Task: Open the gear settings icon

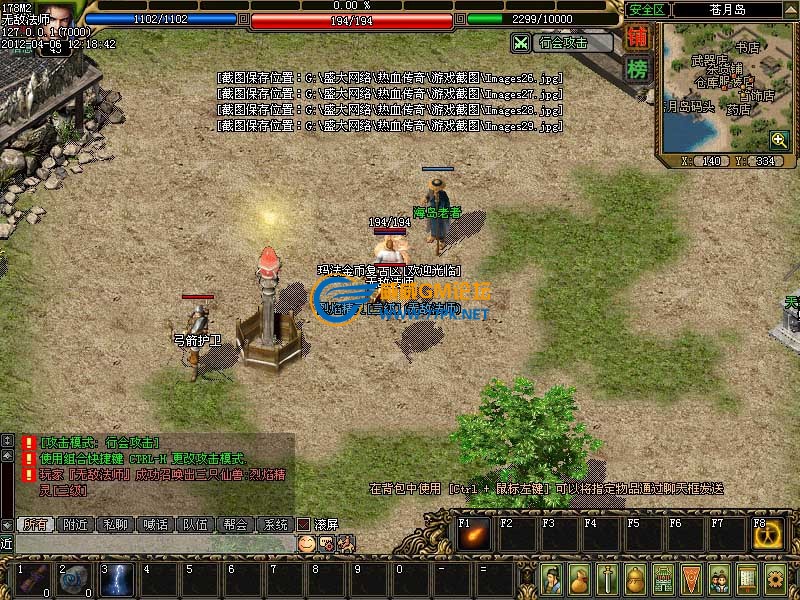Action: pos(775,578)
